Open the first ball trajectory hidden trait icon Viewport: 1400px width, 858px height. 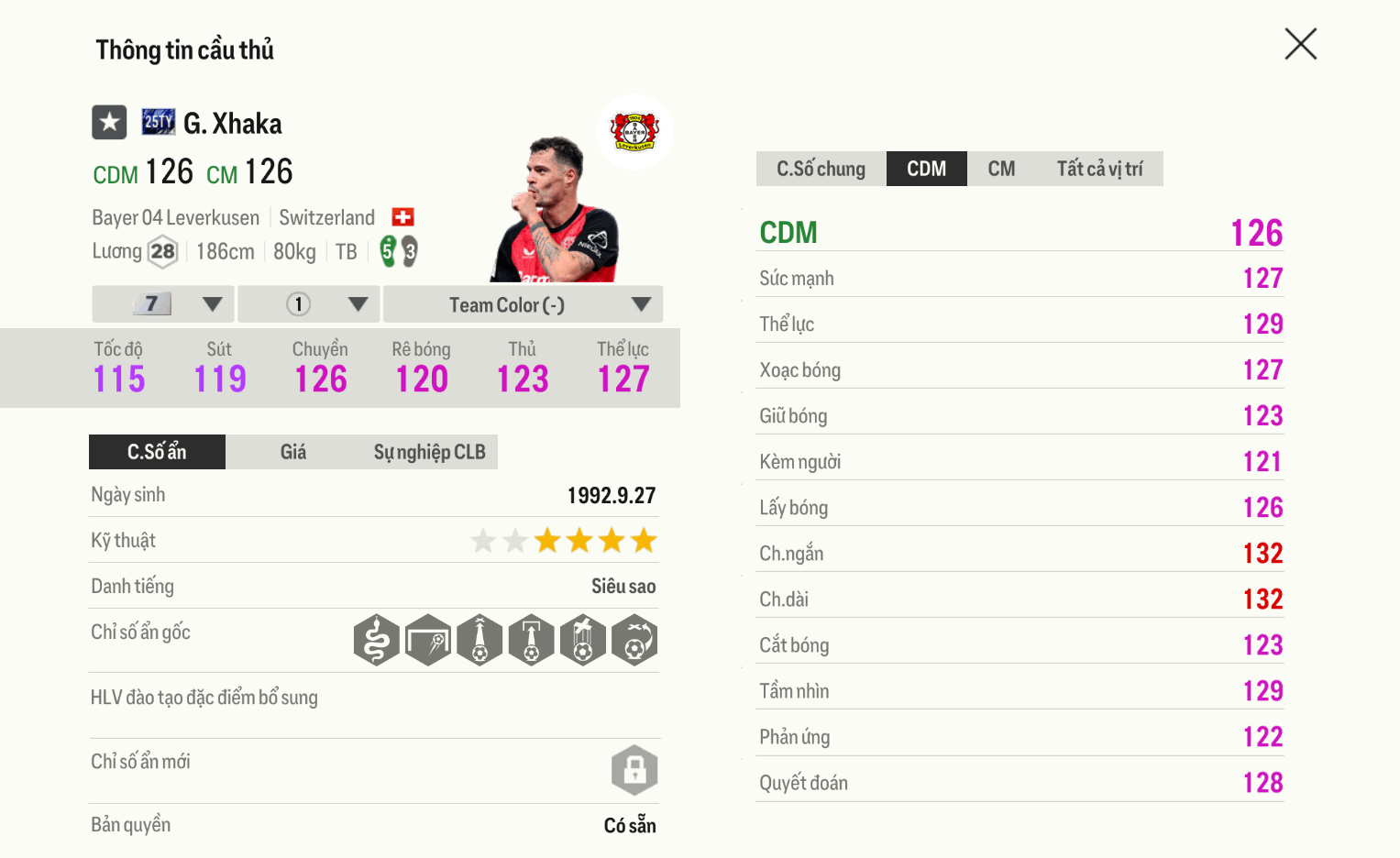point(480,640)
